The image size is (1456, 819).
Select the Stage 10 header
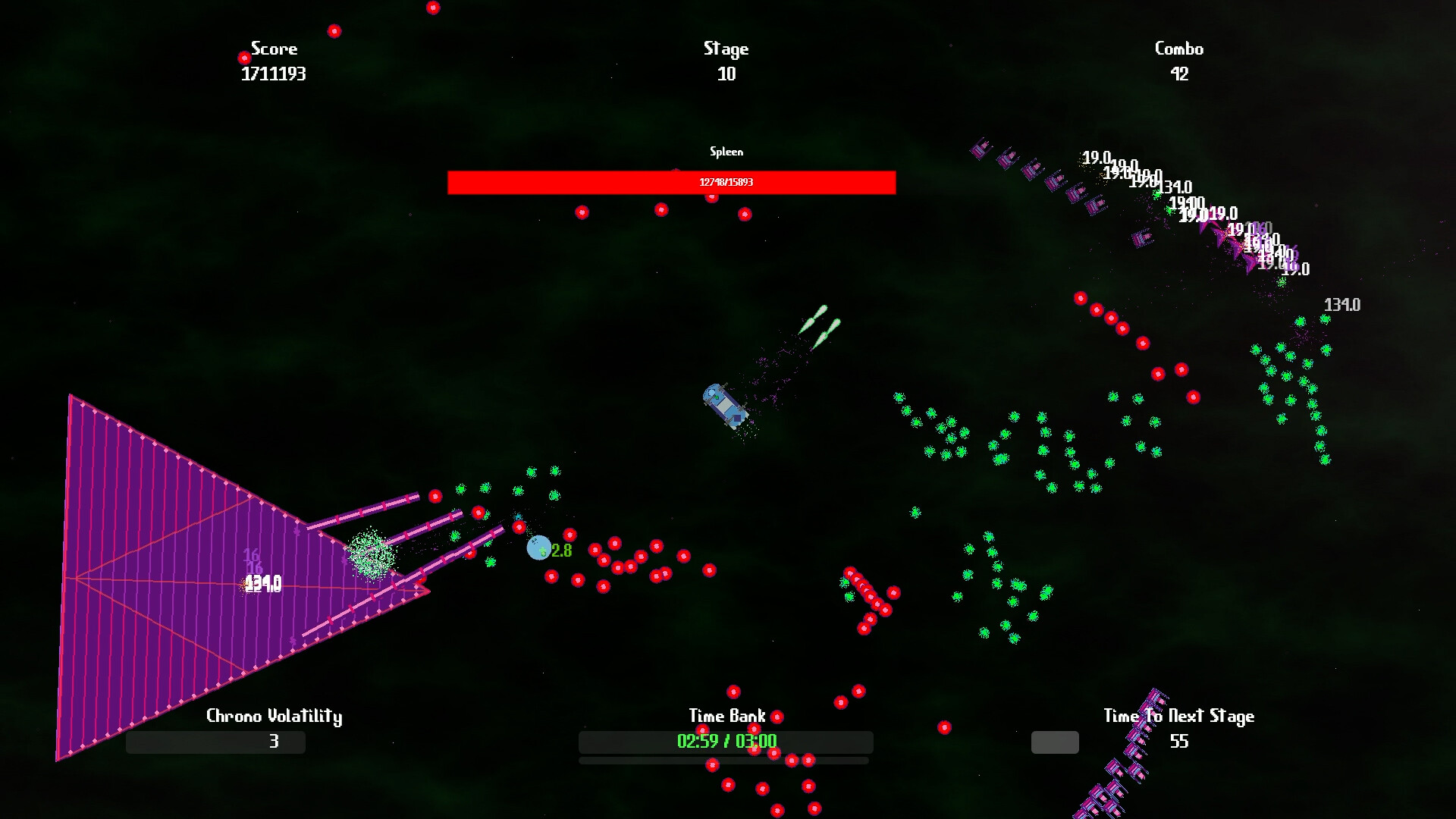click(x=726, y=49)
